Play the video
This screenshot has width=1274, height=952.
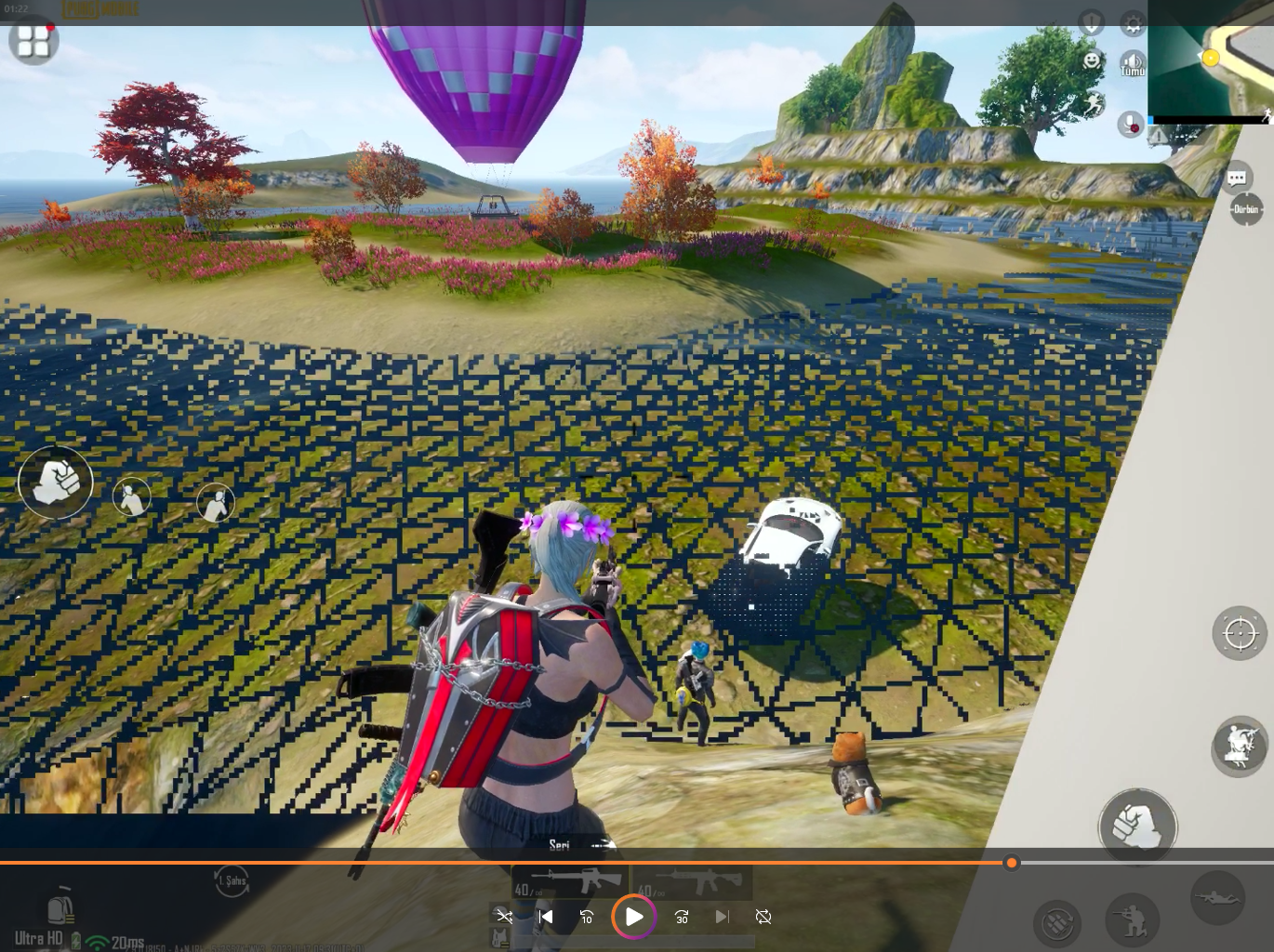coord(634,917)
